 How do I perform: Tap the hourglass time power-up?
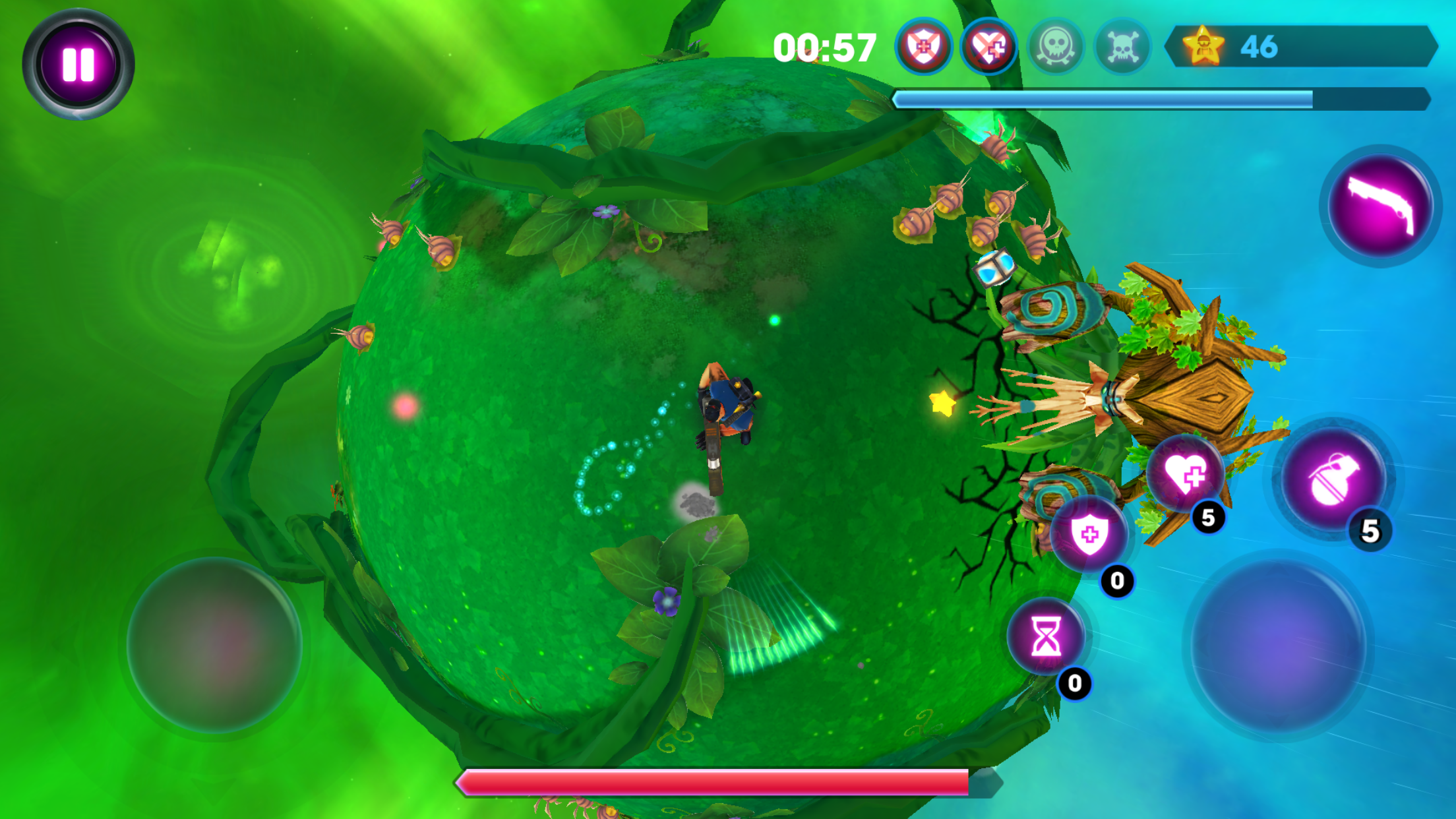1046,636
